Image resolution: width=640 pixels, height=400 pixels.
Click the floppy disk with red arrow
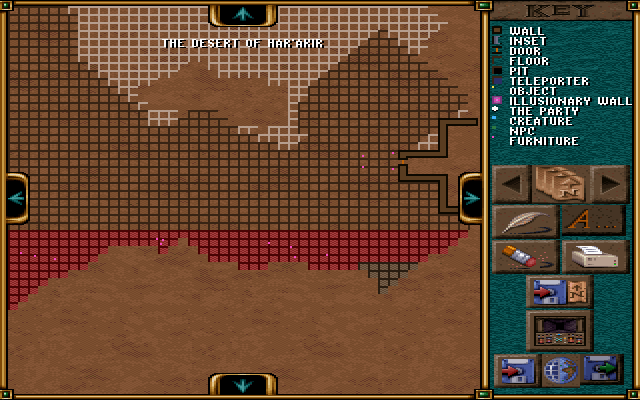tap(516, 370)
